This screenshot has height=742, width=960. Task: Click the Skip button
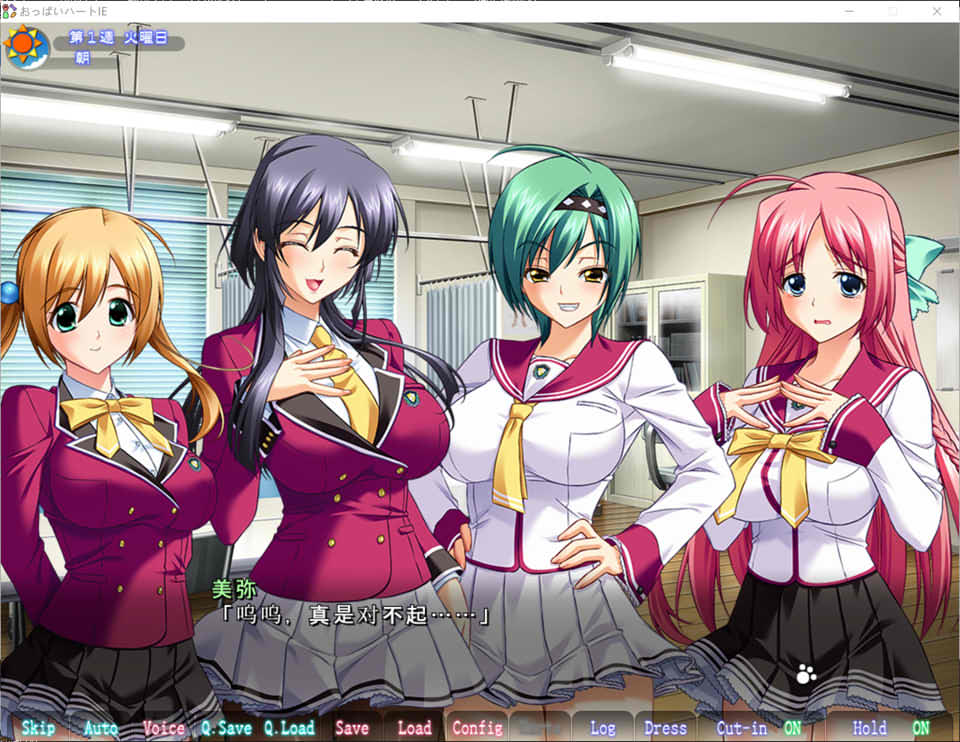38,728
